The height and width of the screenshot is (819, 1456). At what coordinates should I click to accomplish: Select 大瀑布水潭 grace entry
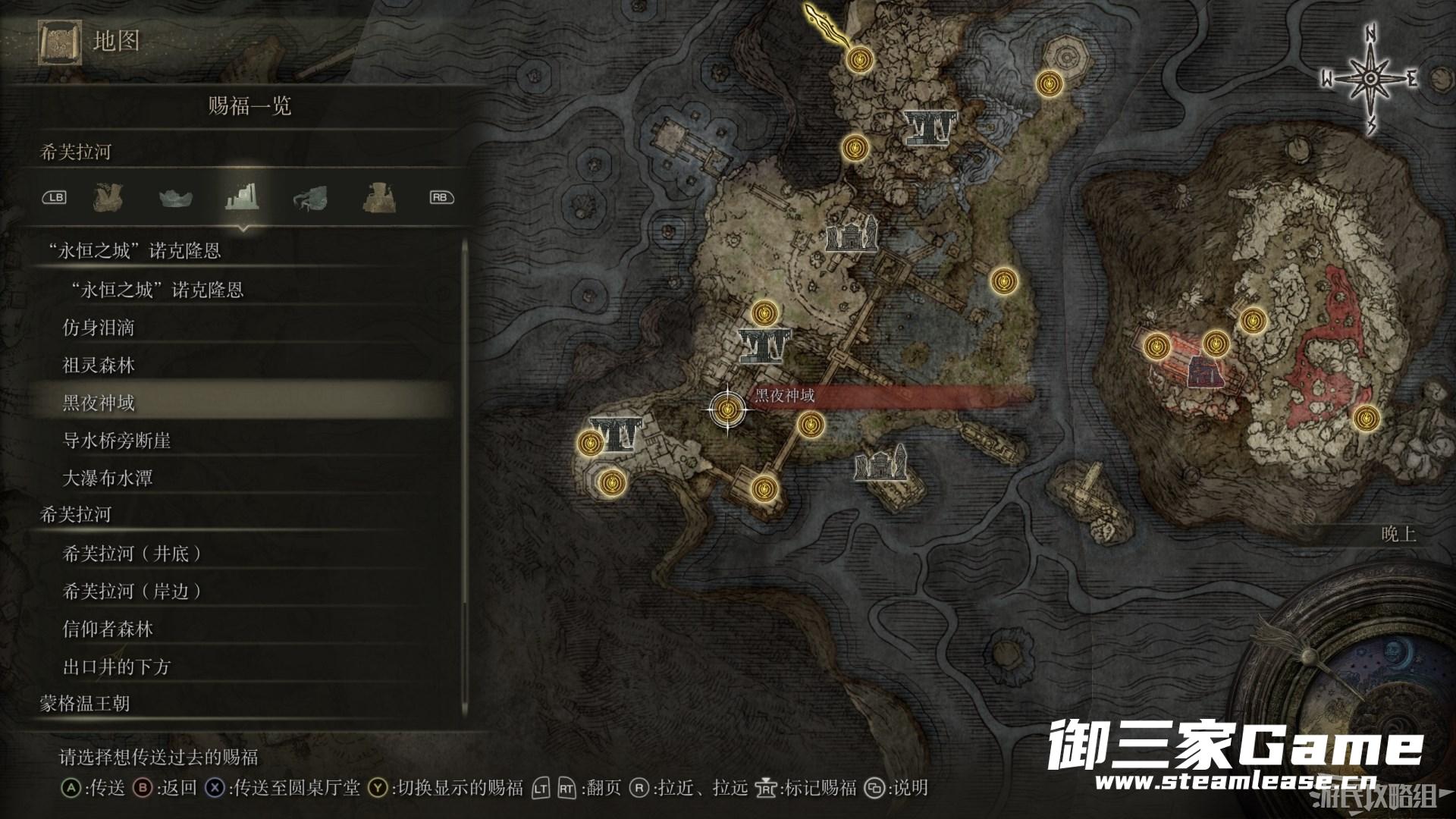click(108, 479)
